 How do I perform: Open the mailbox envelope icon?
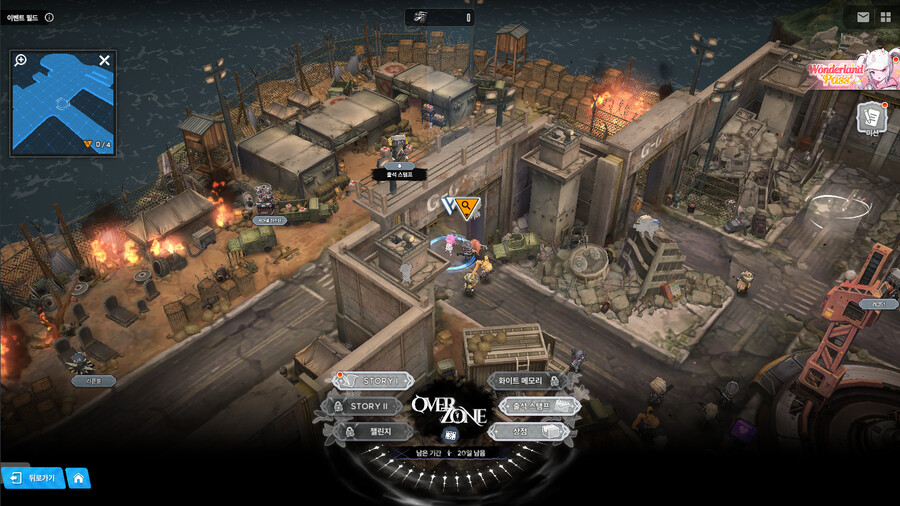(863, 17)
